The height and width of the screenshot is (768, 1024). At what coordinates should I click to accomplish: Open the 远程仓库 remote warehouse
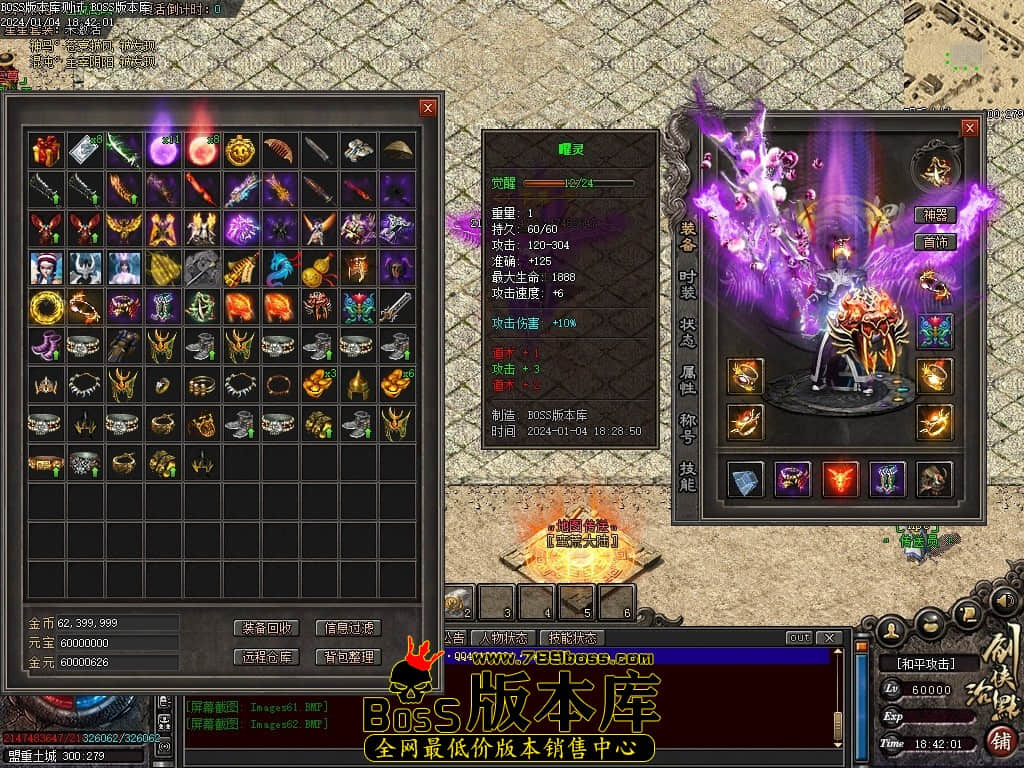coord(266,657)
